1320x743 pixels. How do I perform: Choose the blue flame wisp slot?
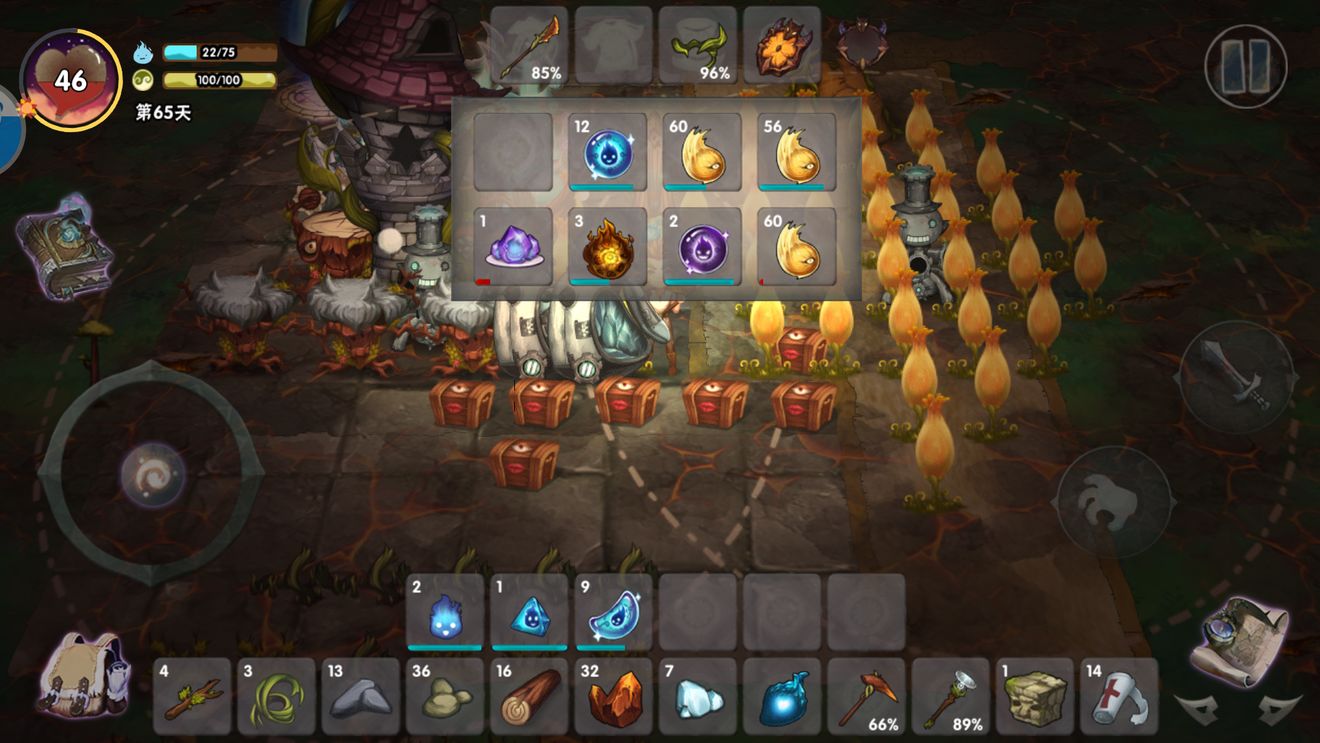pyautogui.click(x=445, y=612)
